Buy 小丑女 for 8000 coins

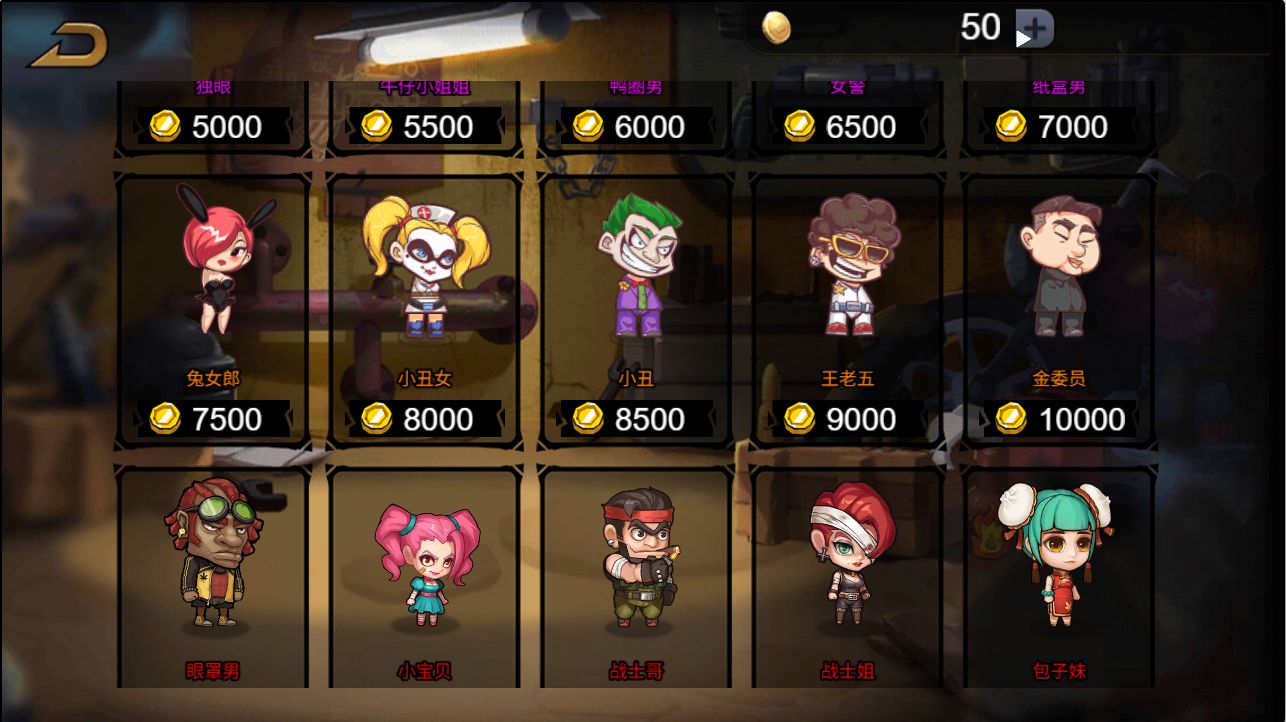click(424, 419)
